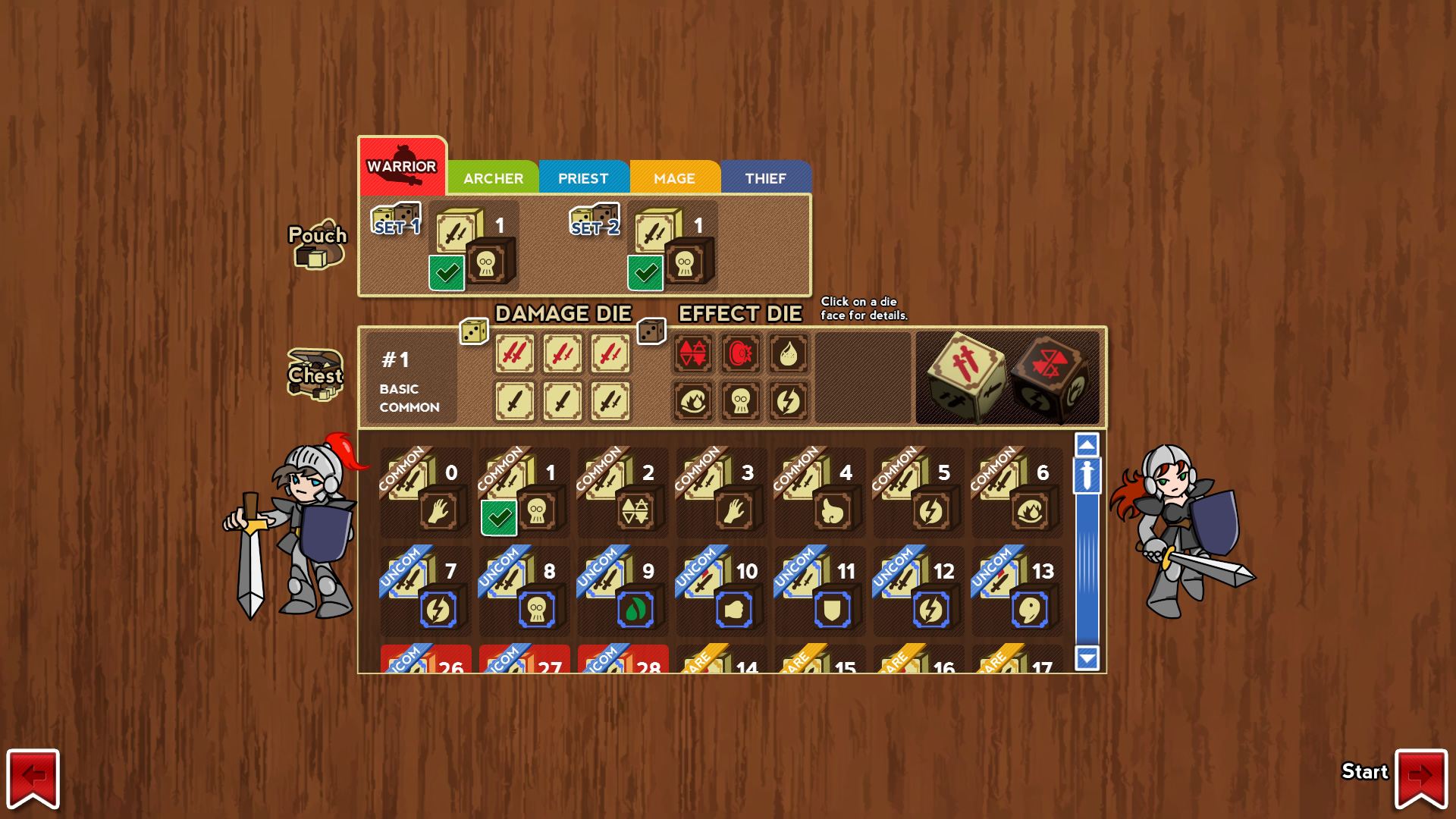This screenshot has width=1456, height=819.
Task: Select uncommon dice set number 13
Action: point(1017,591)
